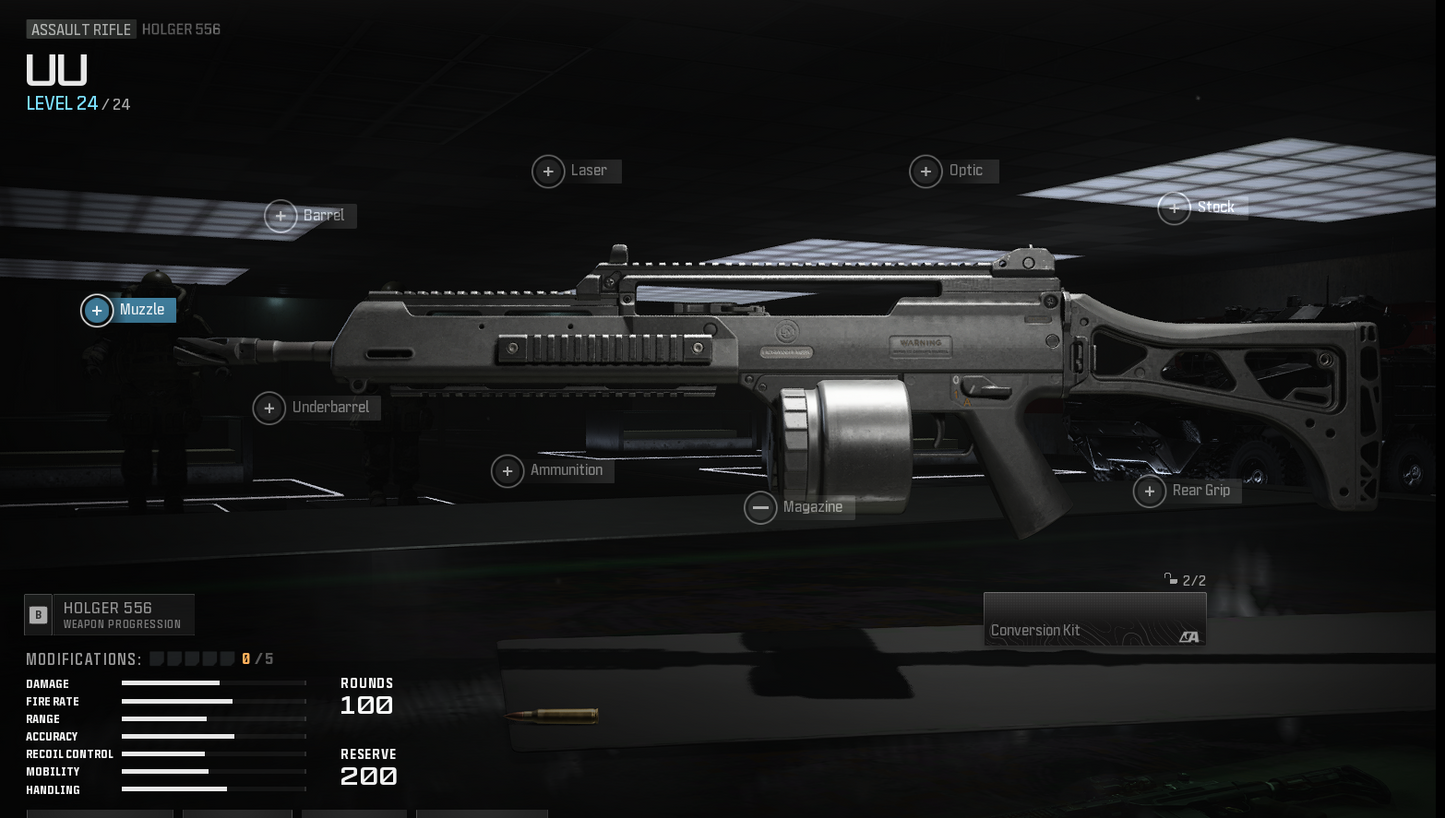
Task: Open the Stock attachment slot
Action: (x=1174, y=208)
